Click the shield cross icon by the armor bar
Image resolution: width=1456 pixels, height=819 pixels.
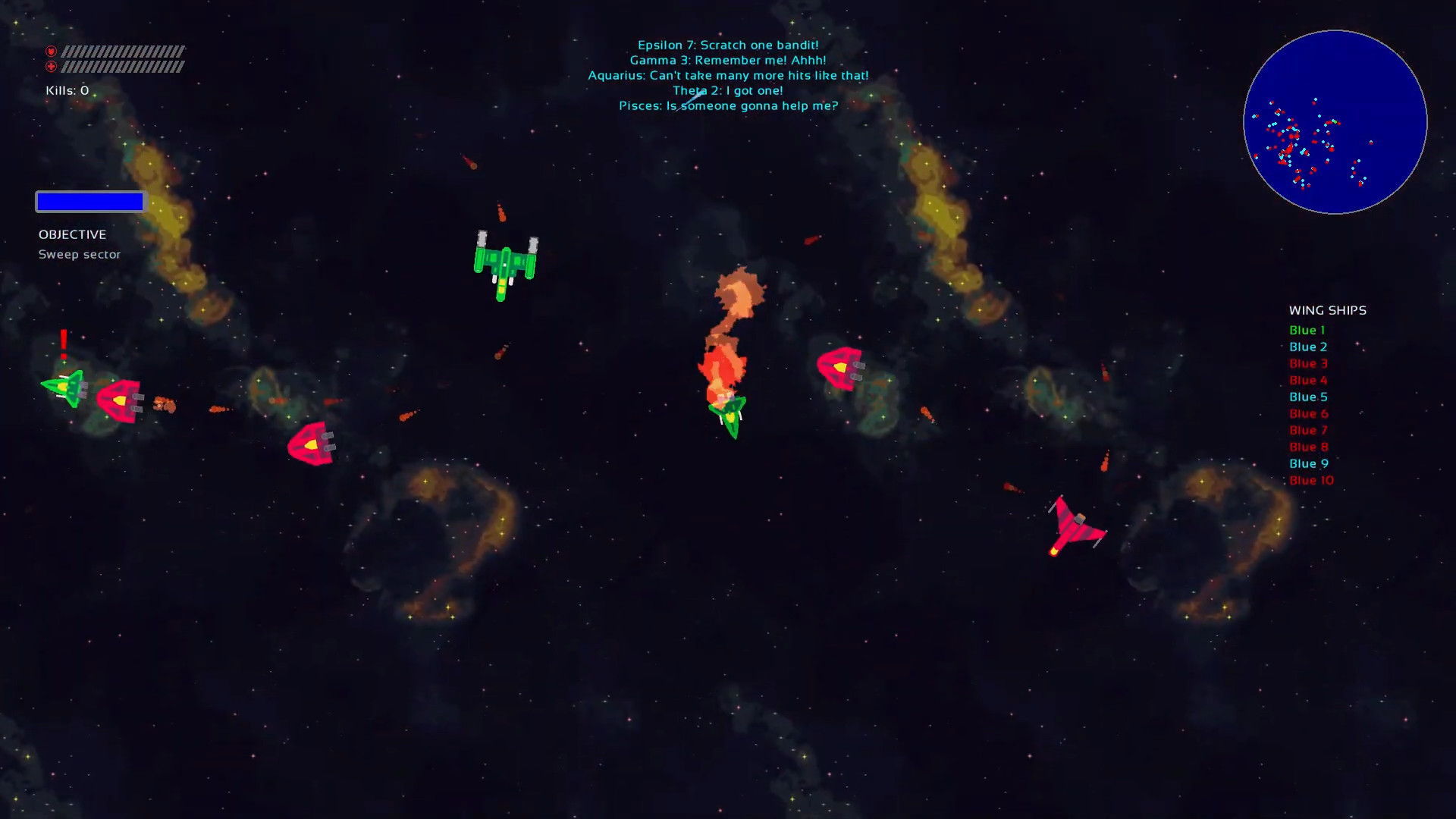tap(51, 67)
